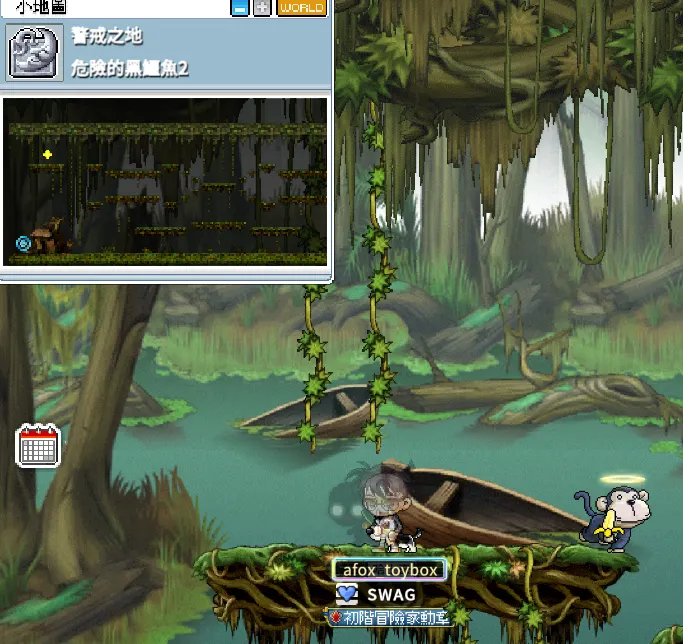Click the yellow player marker on minimap

[47, 154]
